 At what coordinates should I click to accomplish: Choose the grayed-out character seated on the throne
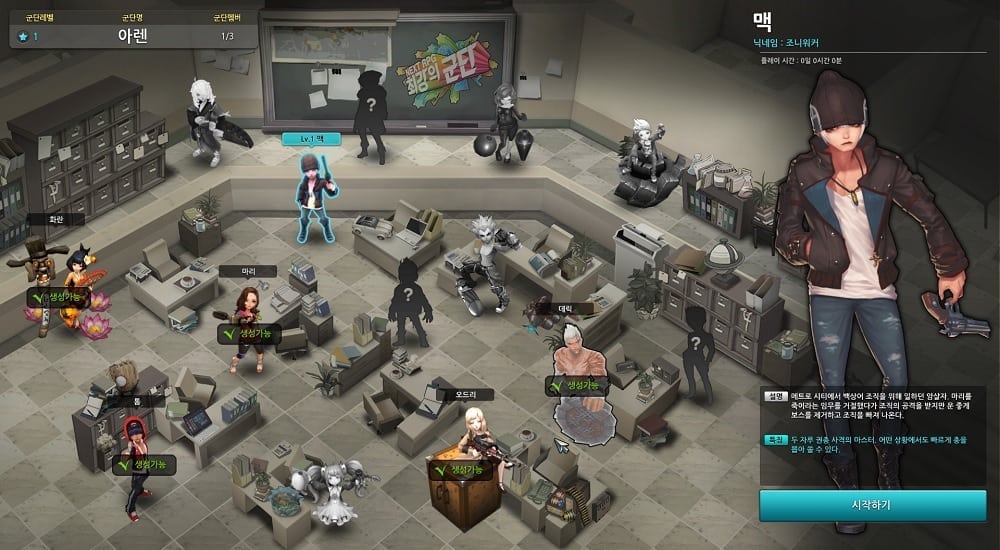pyautogui.click(x=646, y=155)
